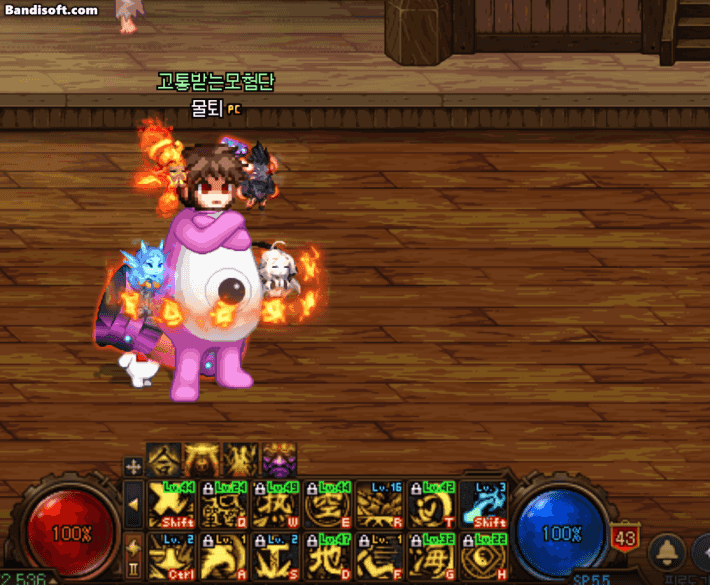Use the Lv.42 skill in the T slot
The width and height of the screenshot is (710, 585).
432,503
